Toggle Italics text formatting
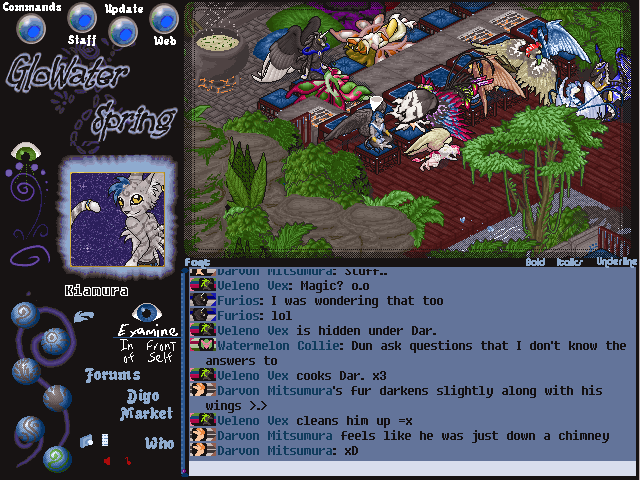Image resolution: width=640 pixels, height=480 pixels. coord(570,262)
